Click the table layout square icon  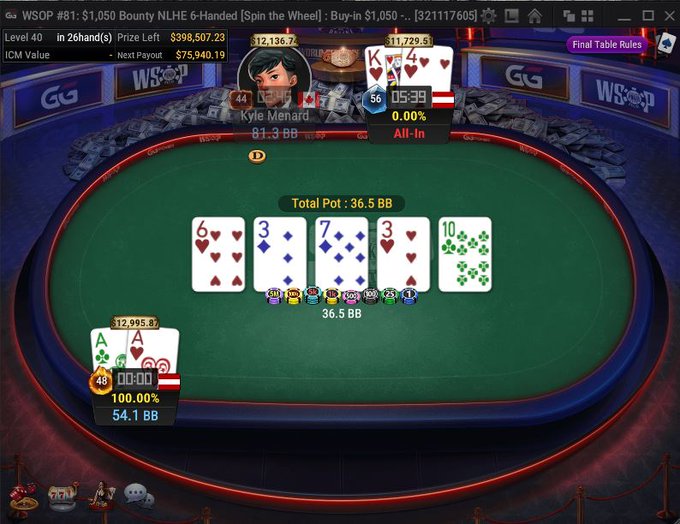(512, 15)
